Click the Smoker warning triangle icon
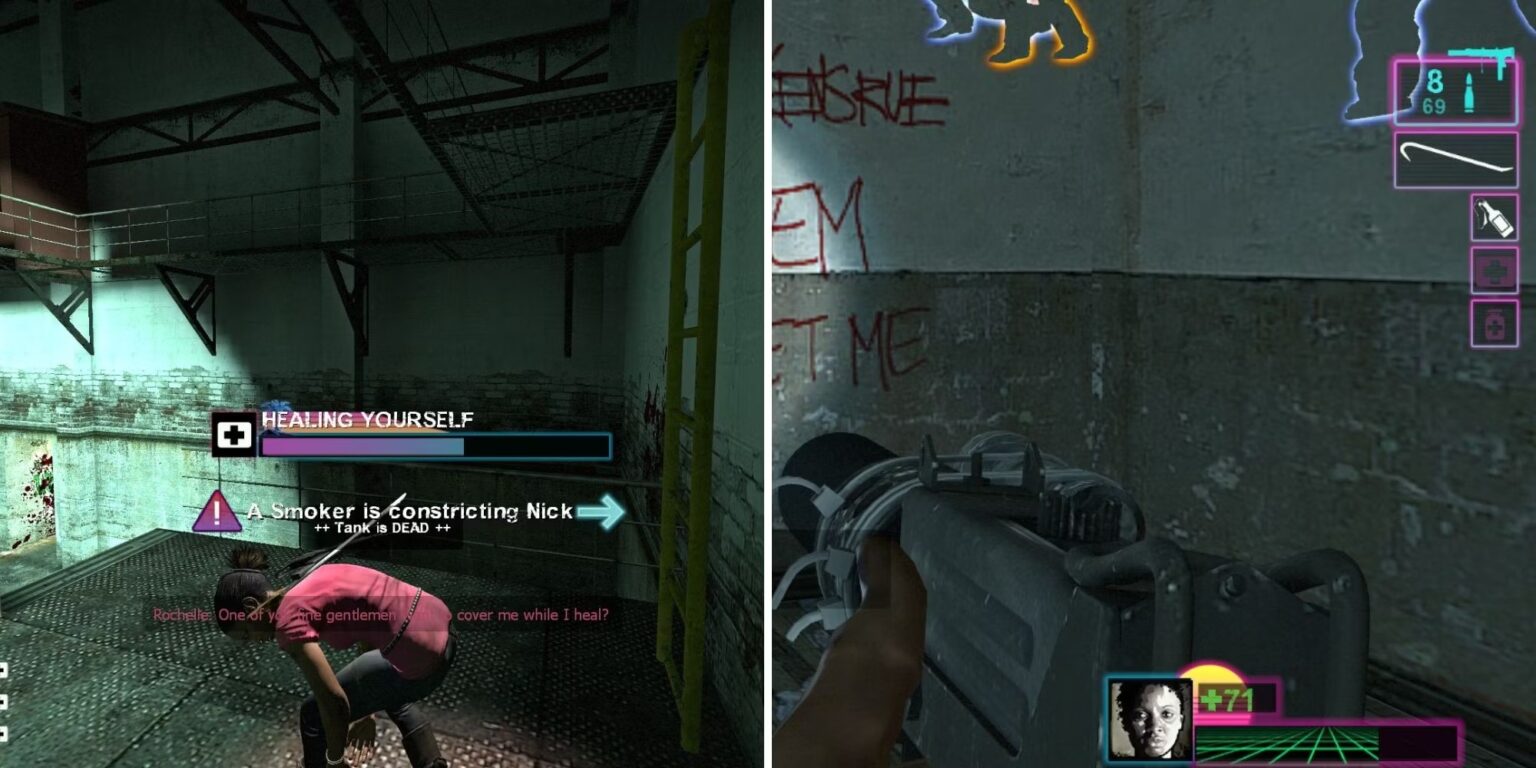 point(216,513)
